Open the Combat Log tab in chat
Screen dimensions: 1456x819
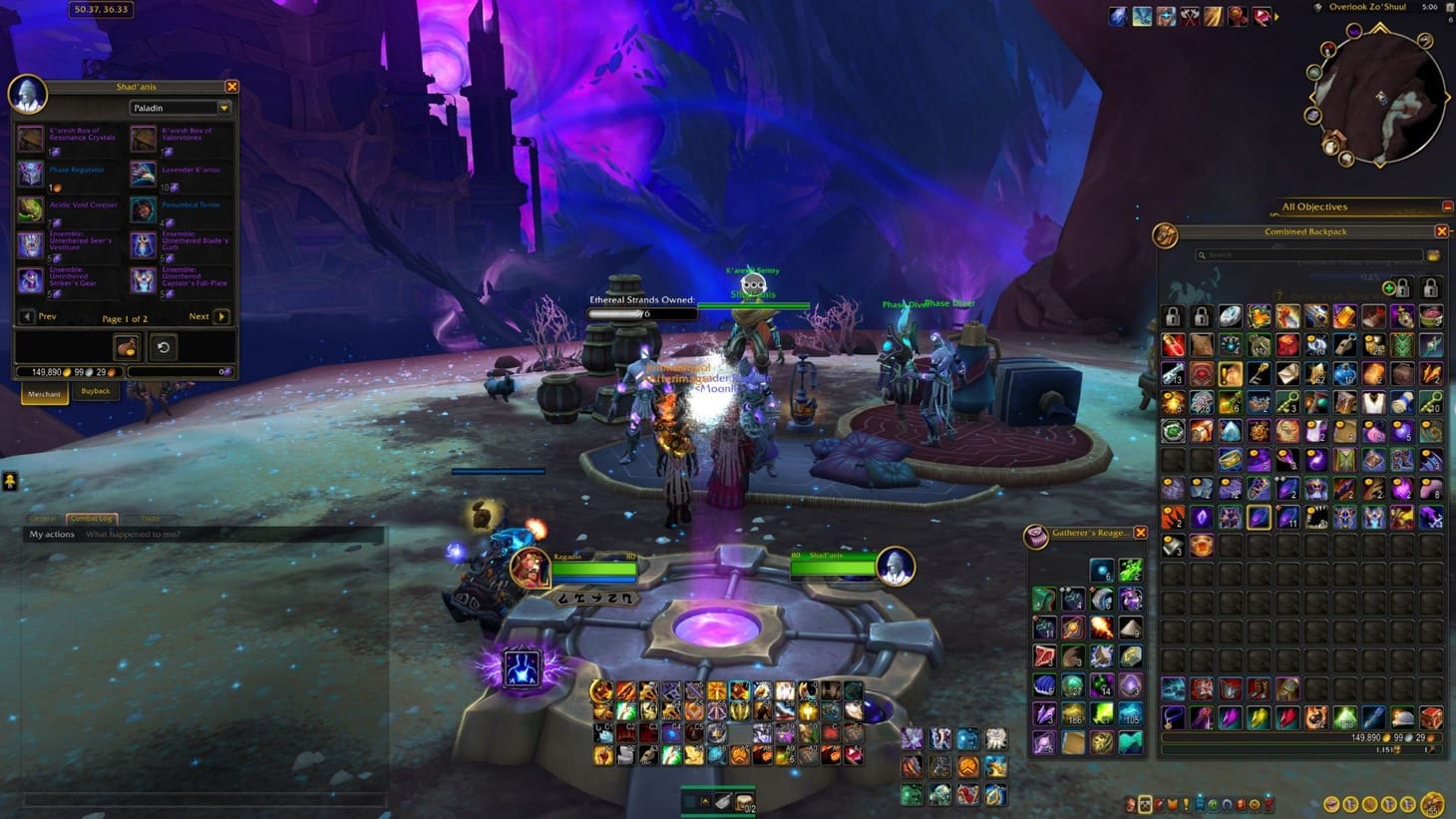pyautogui.click(x=91, y=518)
